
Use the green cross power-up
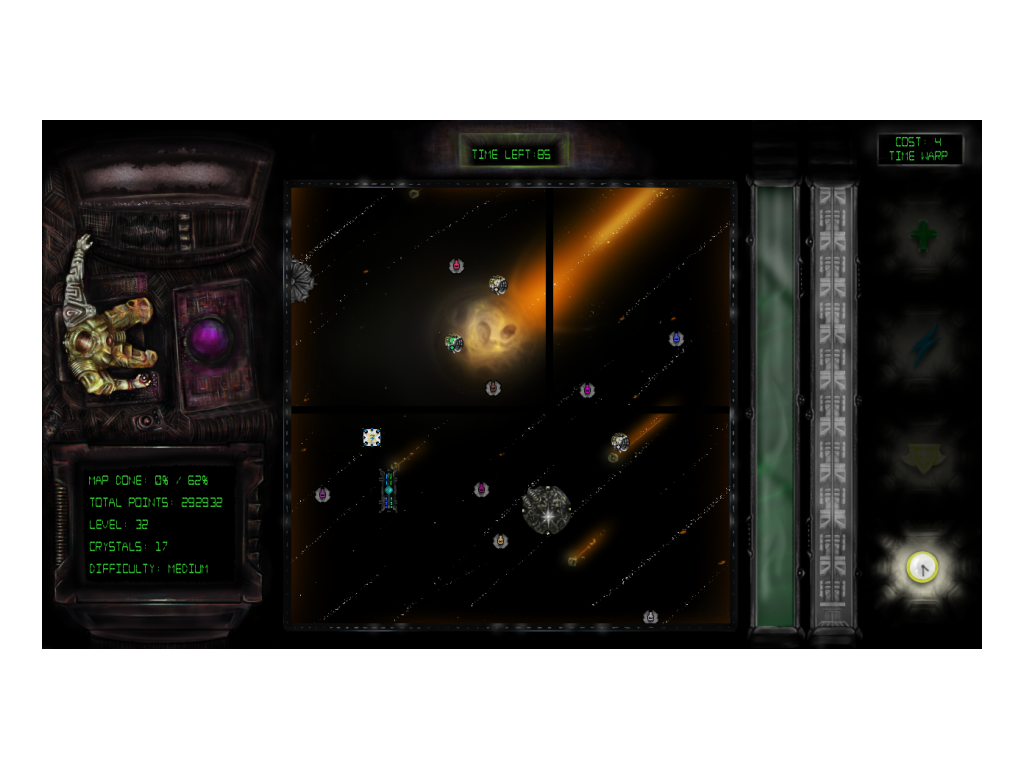(922, 237)
